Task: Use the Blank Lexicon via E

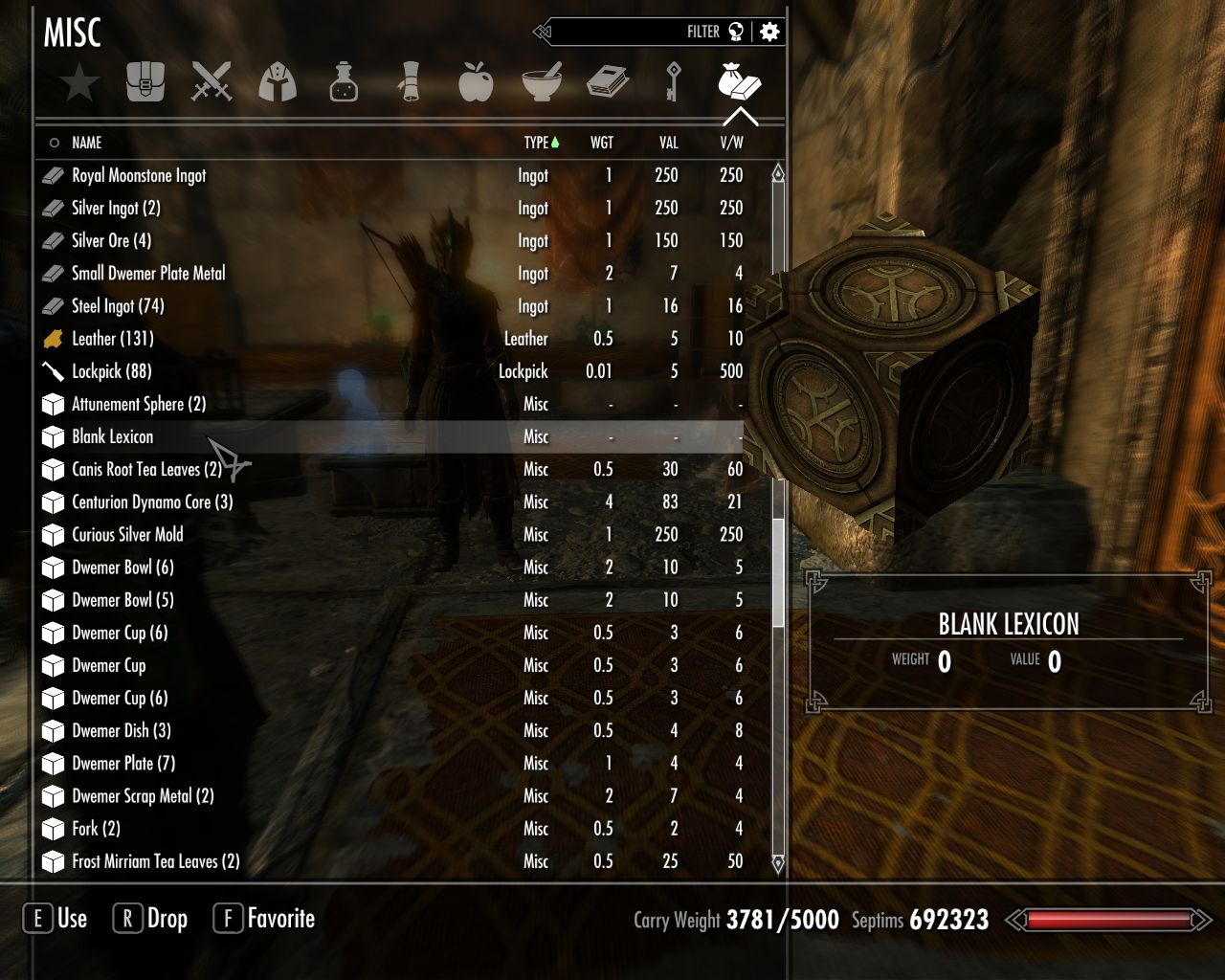Action: tap(56, 918)
